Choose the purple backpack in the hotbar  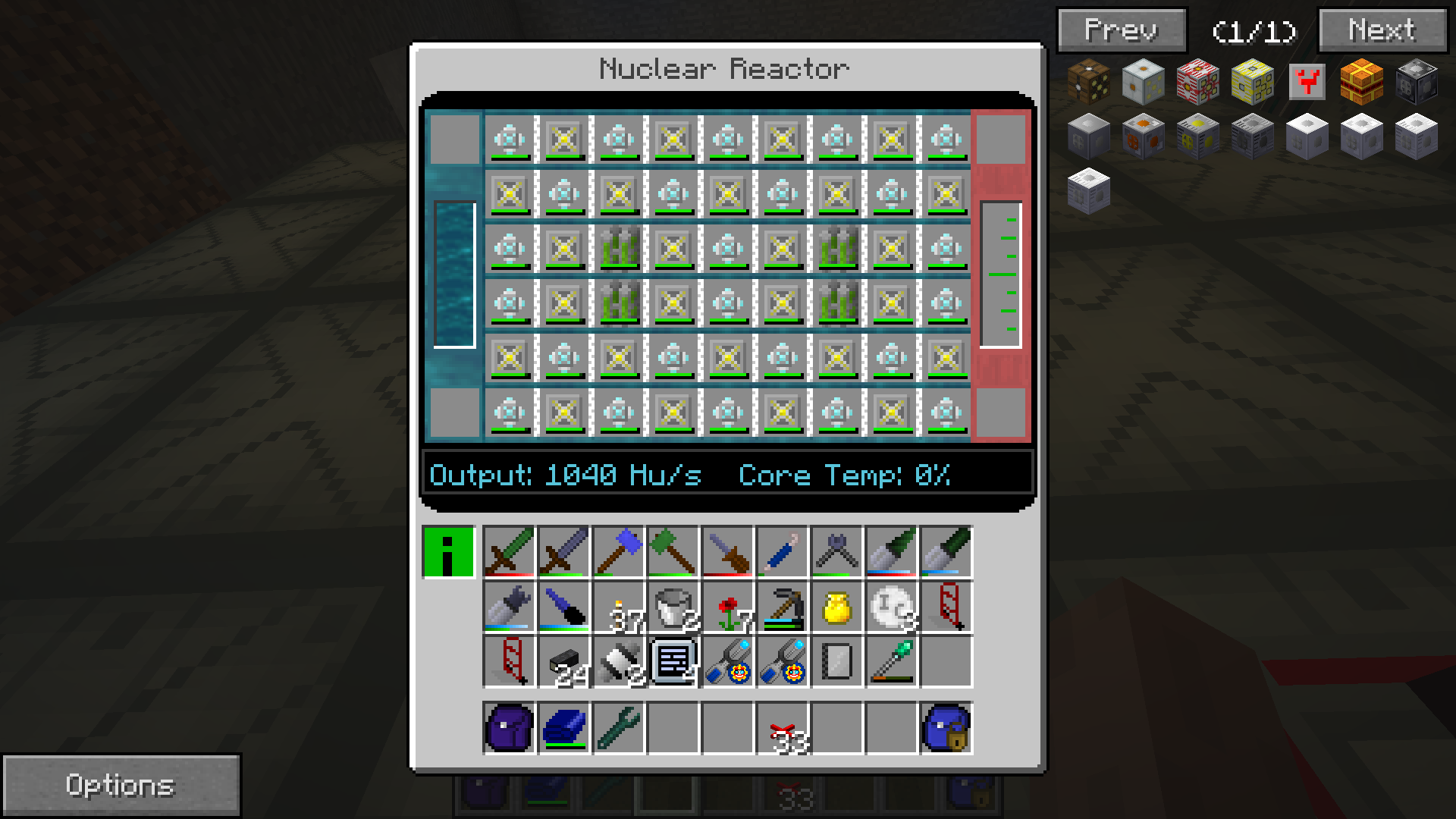coord(510,728)
